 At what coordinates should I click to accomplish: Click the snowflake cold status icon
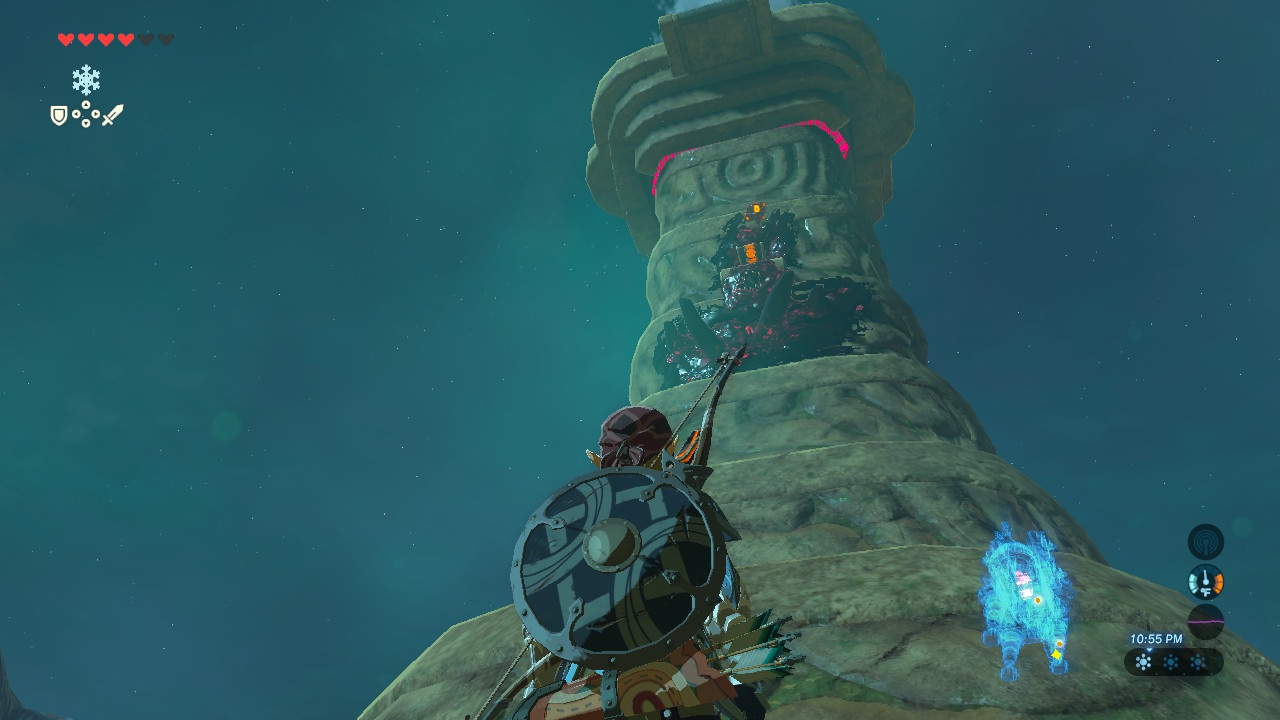(88, 78)
